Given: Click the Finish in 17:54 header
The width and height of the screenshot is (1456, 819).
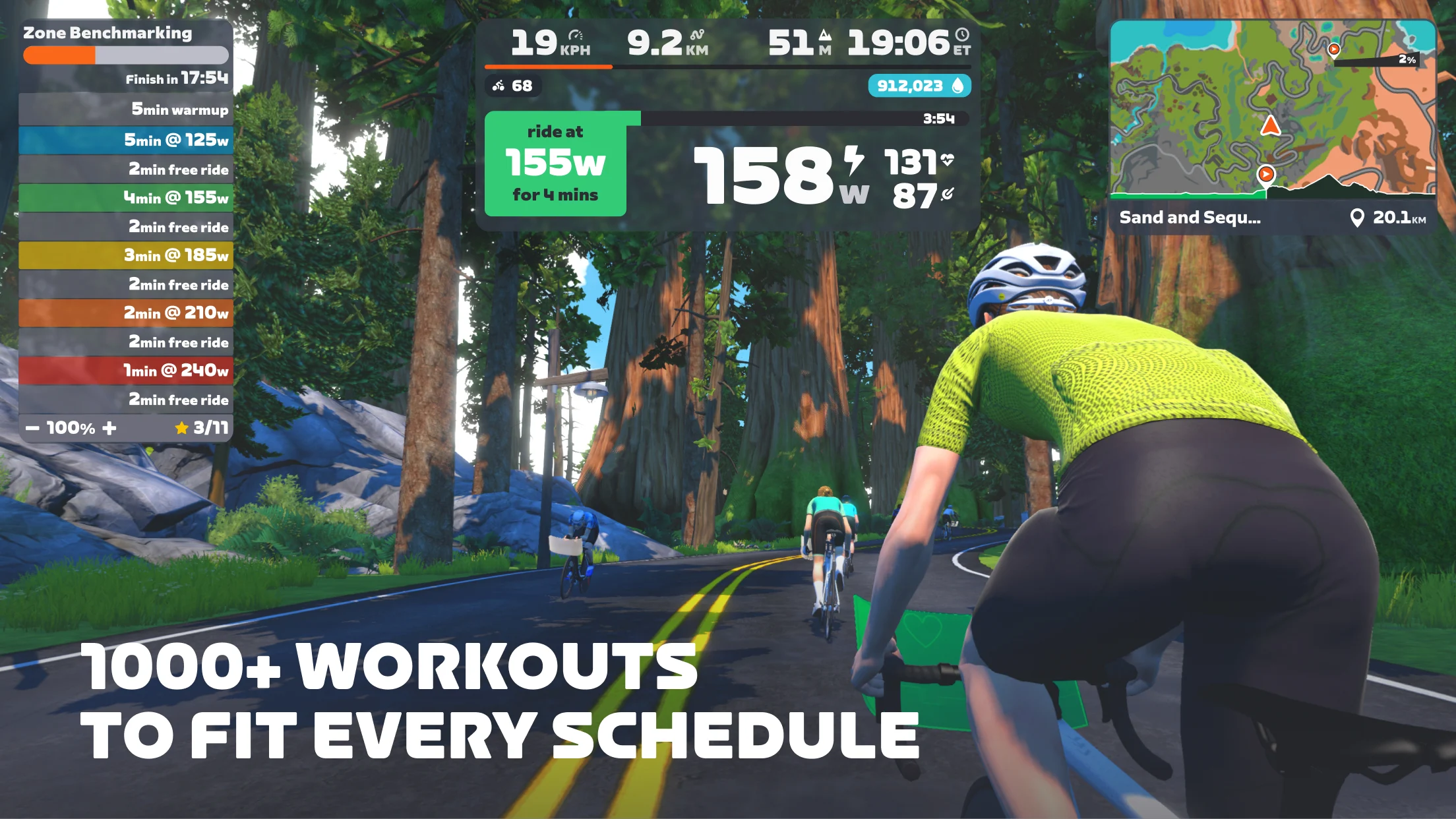Looking at the screenshot, I should pos(177,78).
